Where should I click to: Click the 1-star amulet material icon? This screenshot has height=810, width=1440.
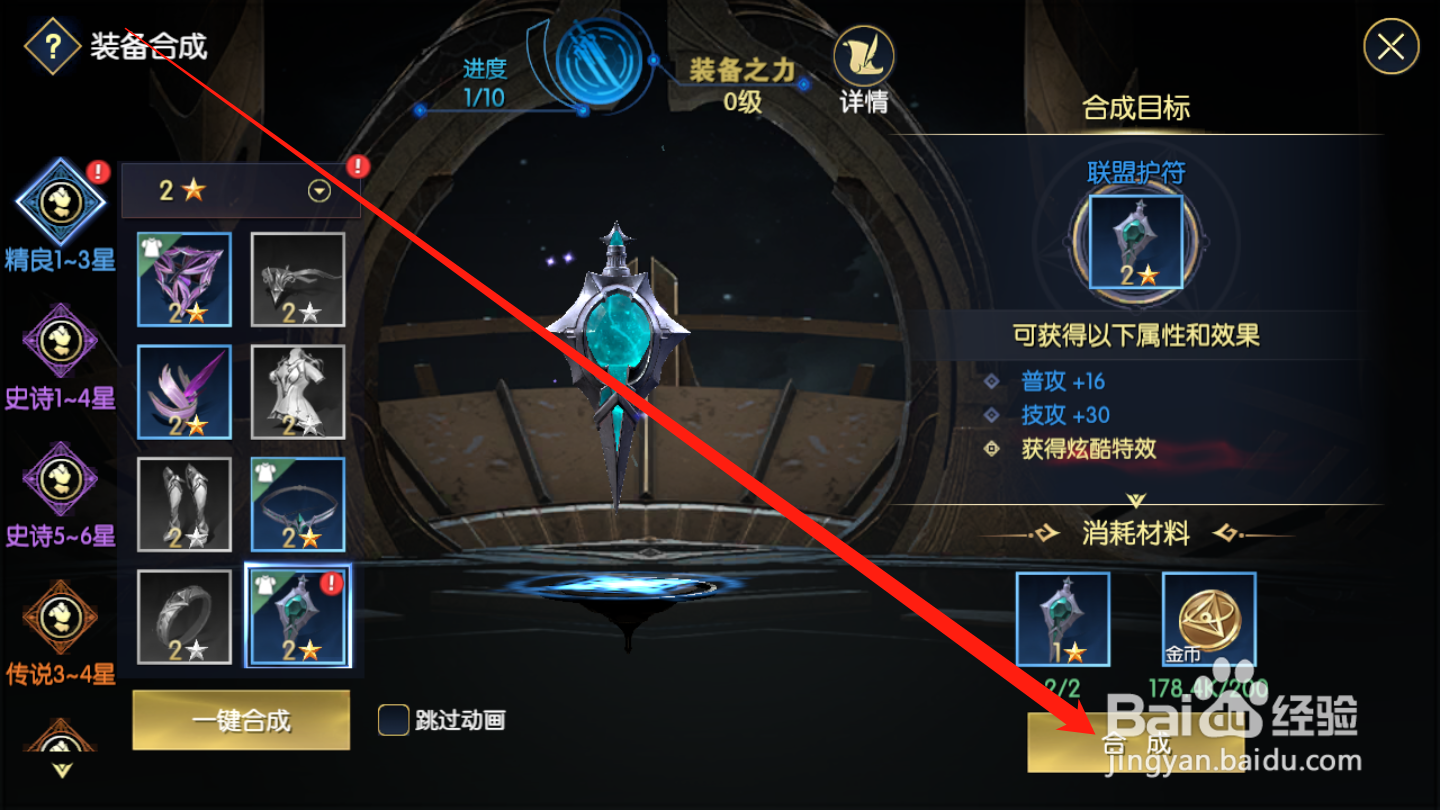pos(1063,620)
